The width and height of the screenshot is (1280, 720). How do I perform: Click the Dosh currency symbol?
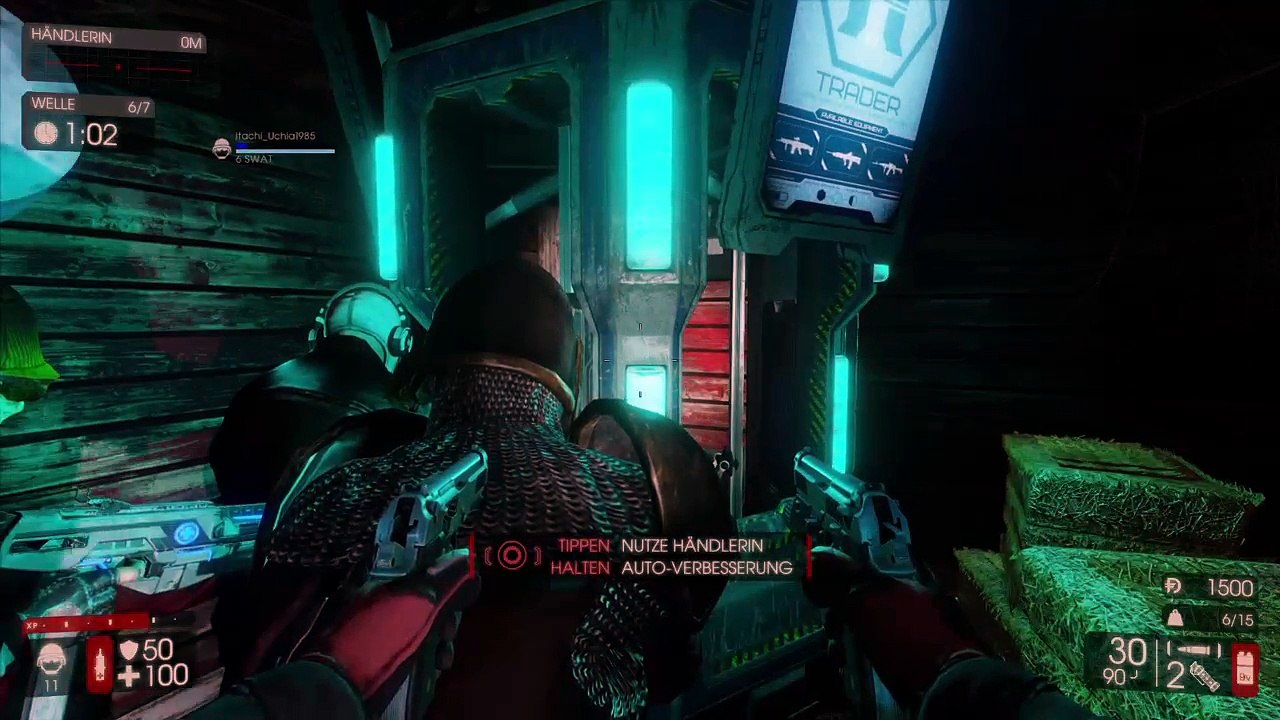(x=1174, y=587)
